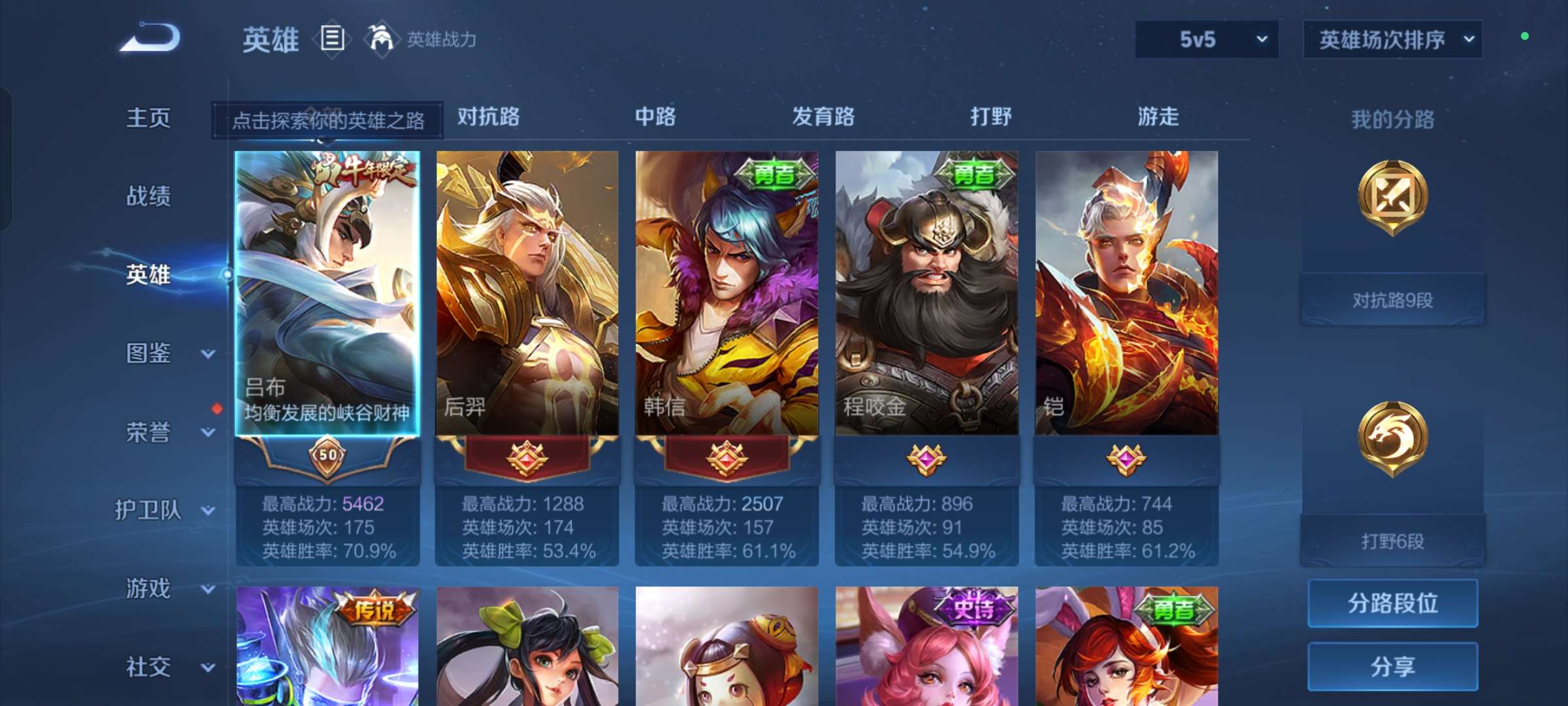
Task: Open the hero power list icon beside 英雄
Action: [332, 40]
